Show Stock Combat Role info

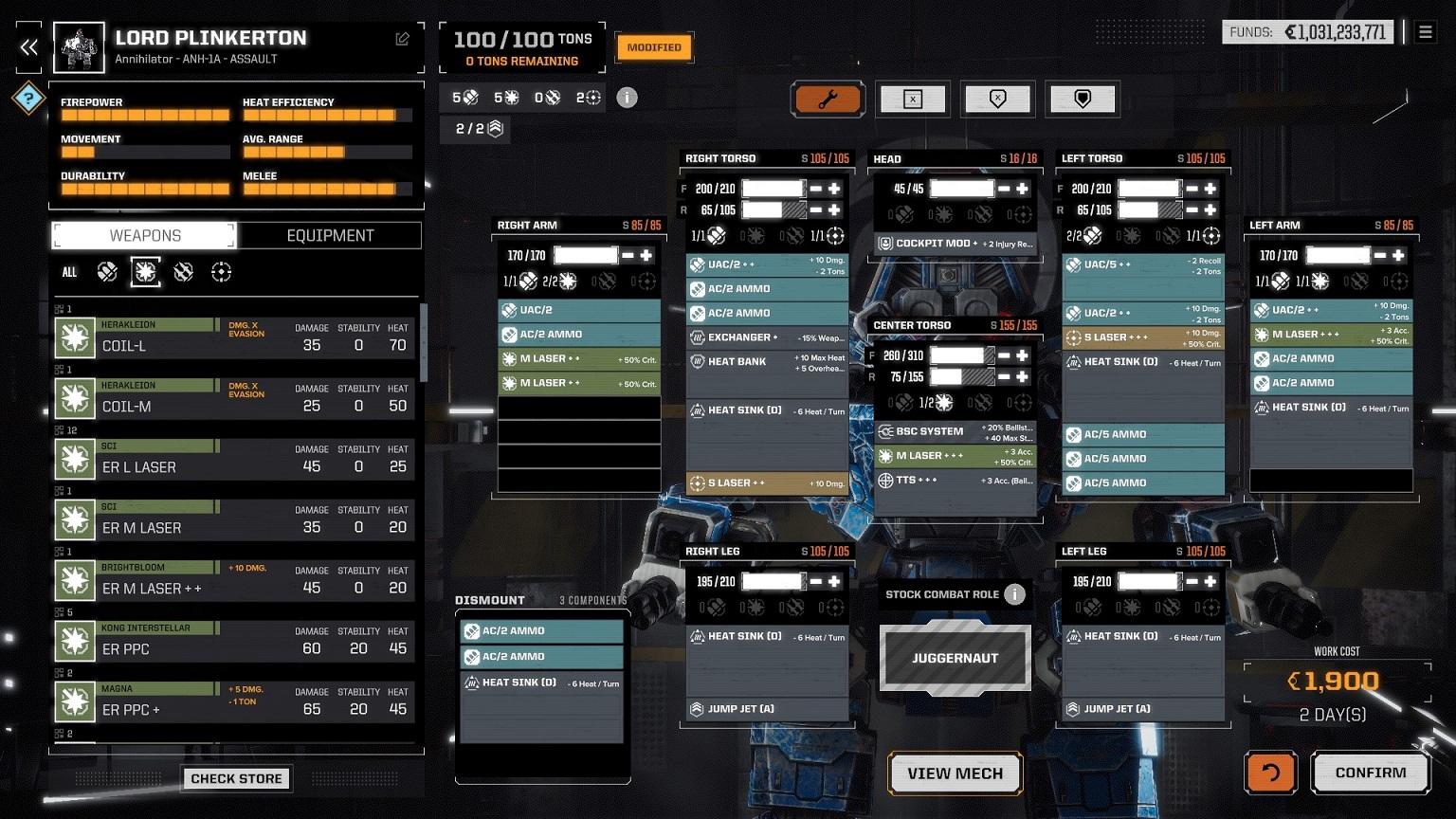click(x=1014, y=594)
